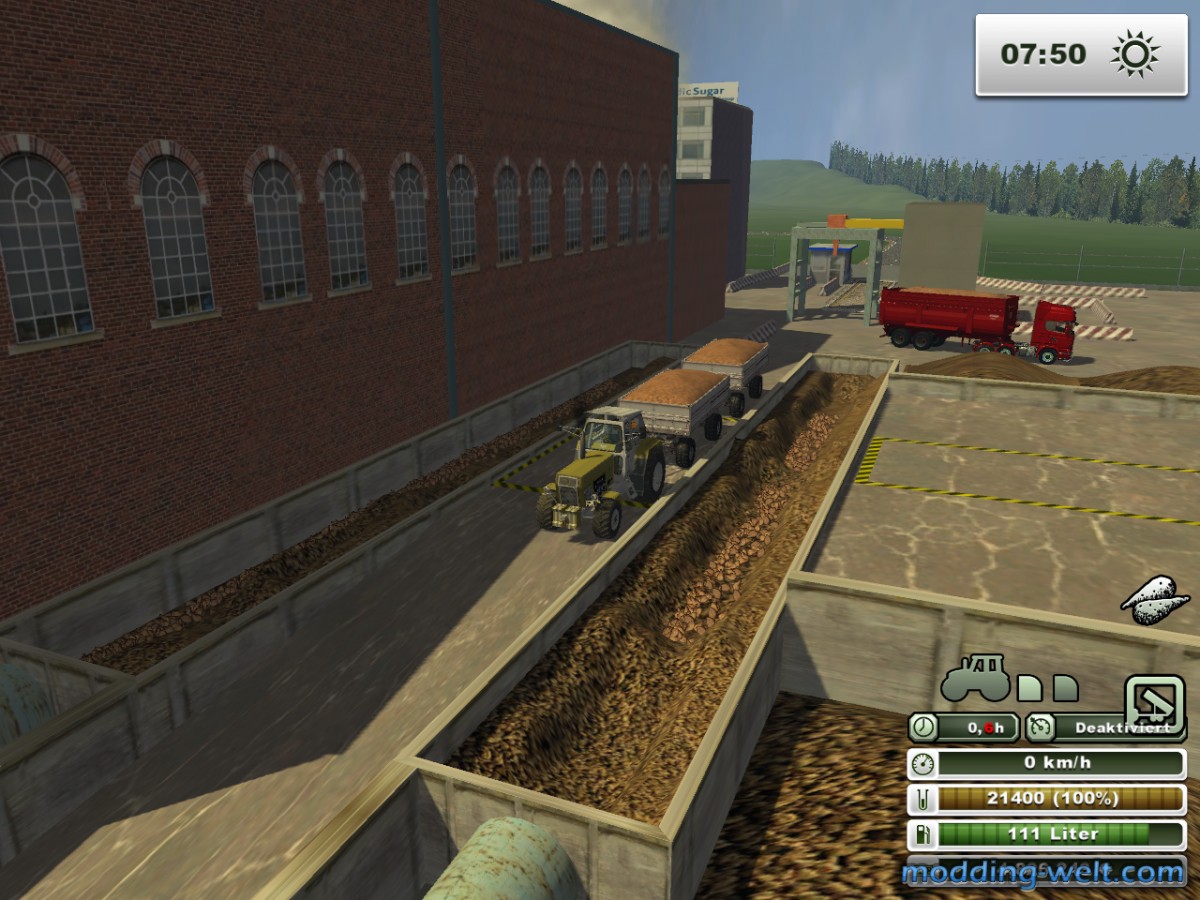1200x900 pixels.
Task: Click the sun weather icon beside the clock
Action: pos(1135,54)
